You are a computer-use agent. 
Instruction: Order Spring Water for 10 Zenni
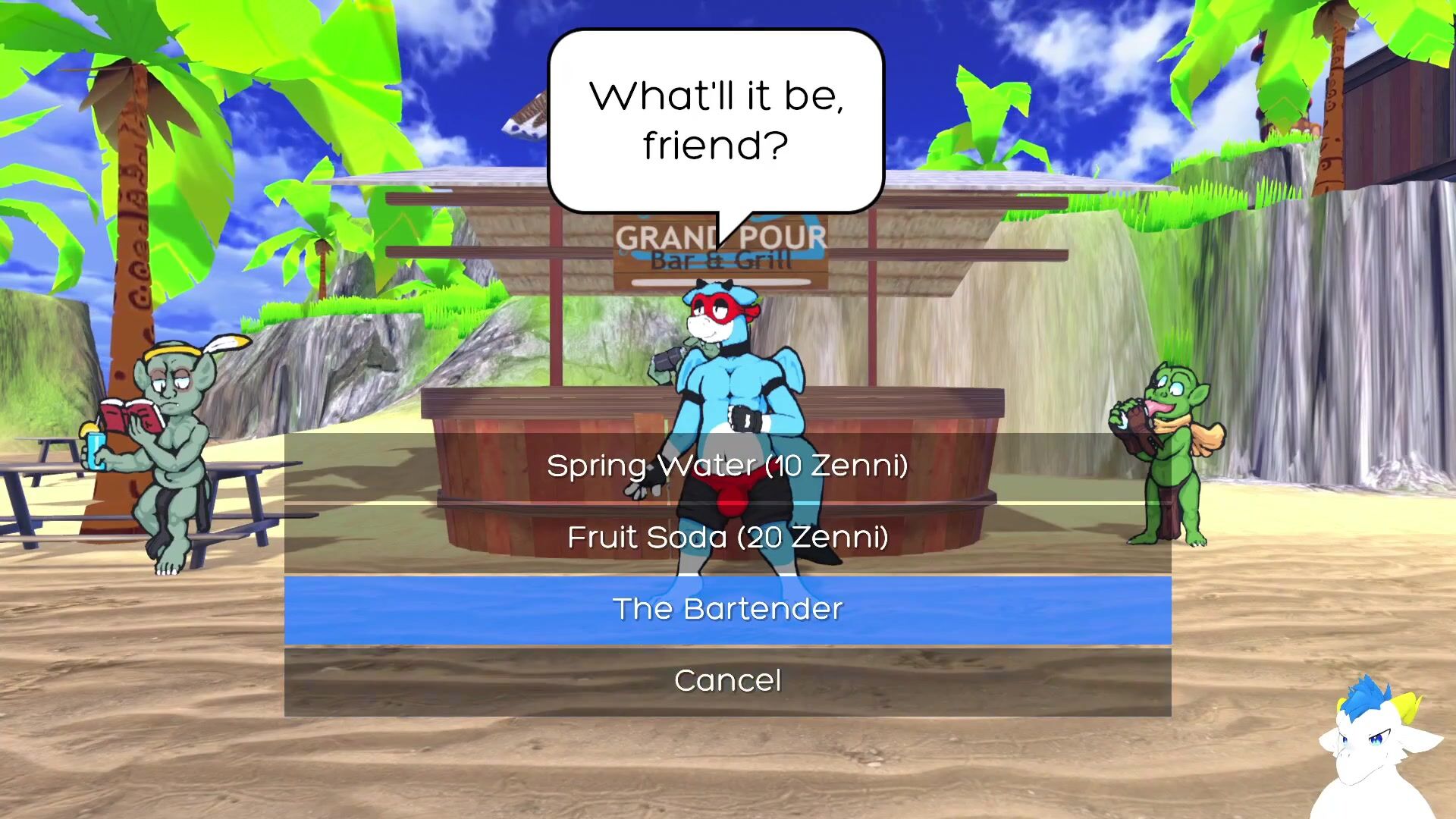pos(727,466)
